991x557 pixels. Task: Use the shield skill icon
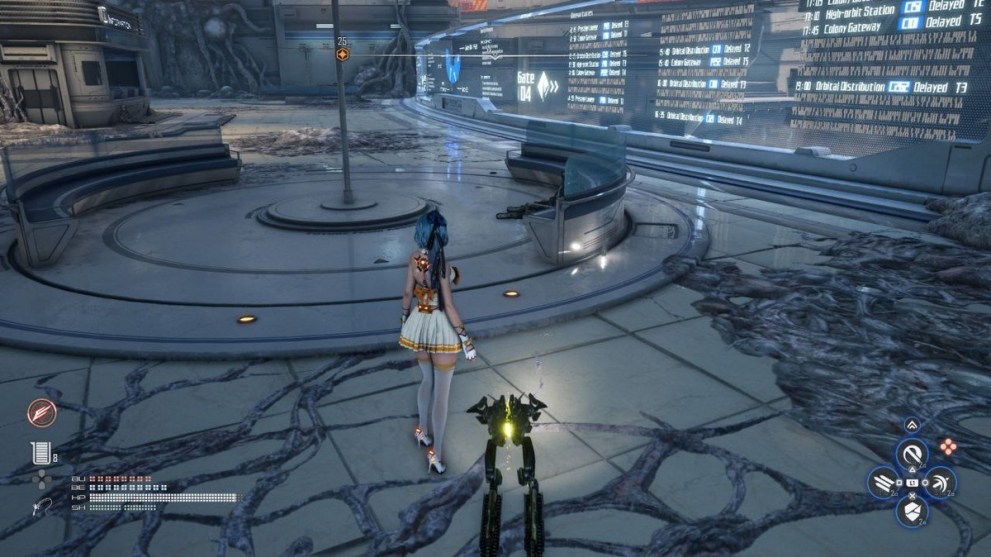911,512
